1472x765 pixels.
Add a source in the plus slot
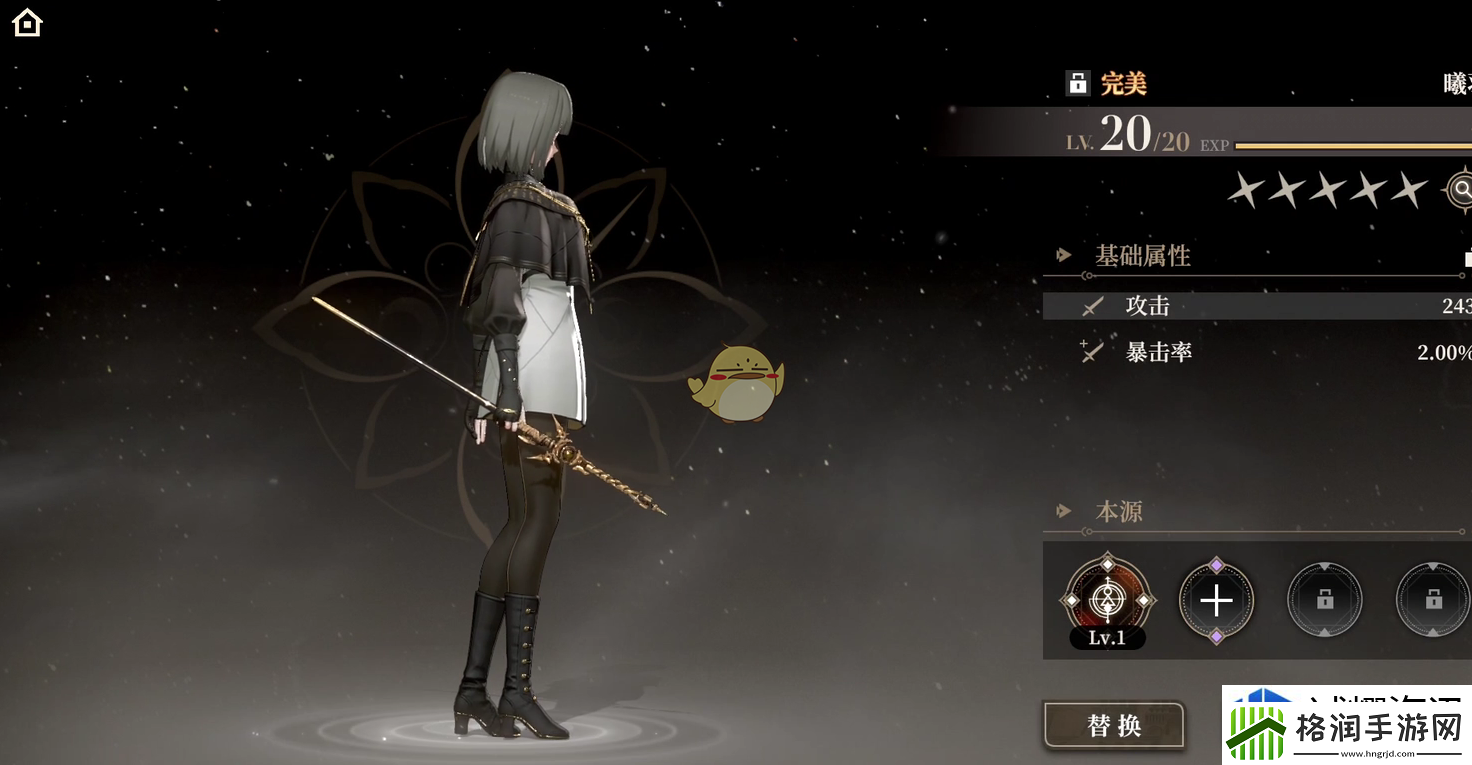(x=1216, y=601)
